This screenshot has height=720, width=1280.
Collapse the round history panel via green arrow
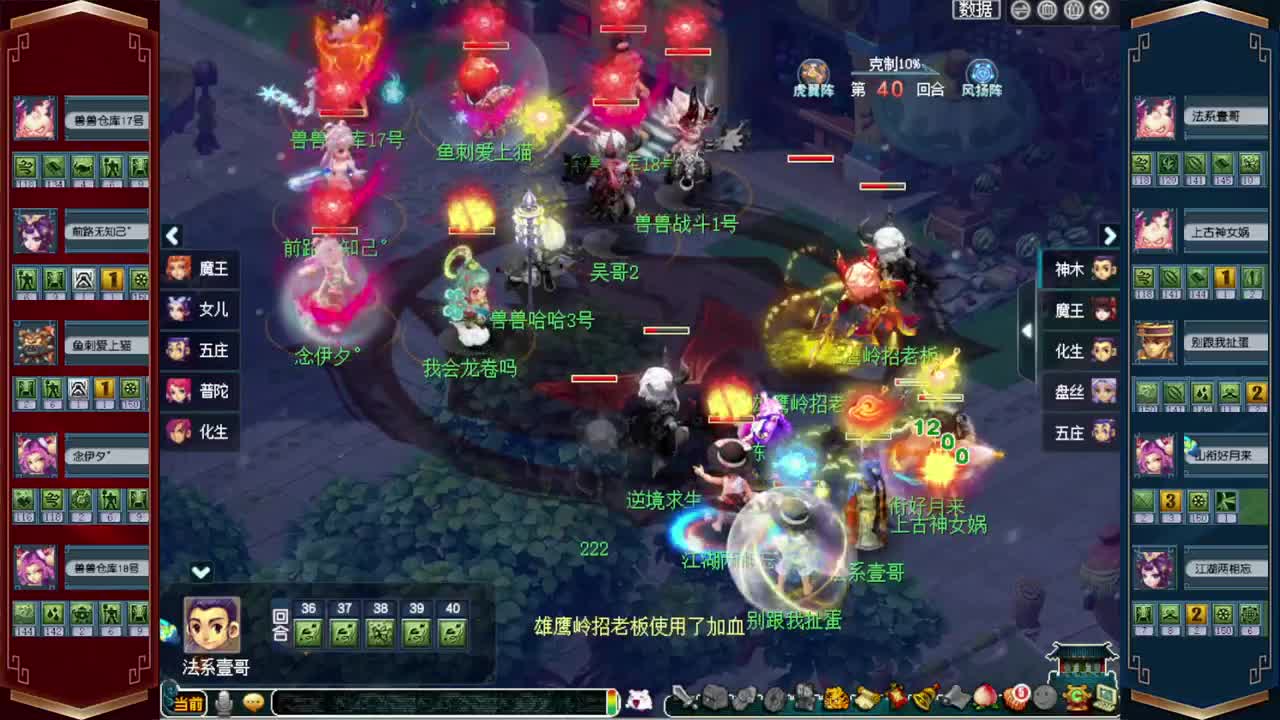point(201,573)
